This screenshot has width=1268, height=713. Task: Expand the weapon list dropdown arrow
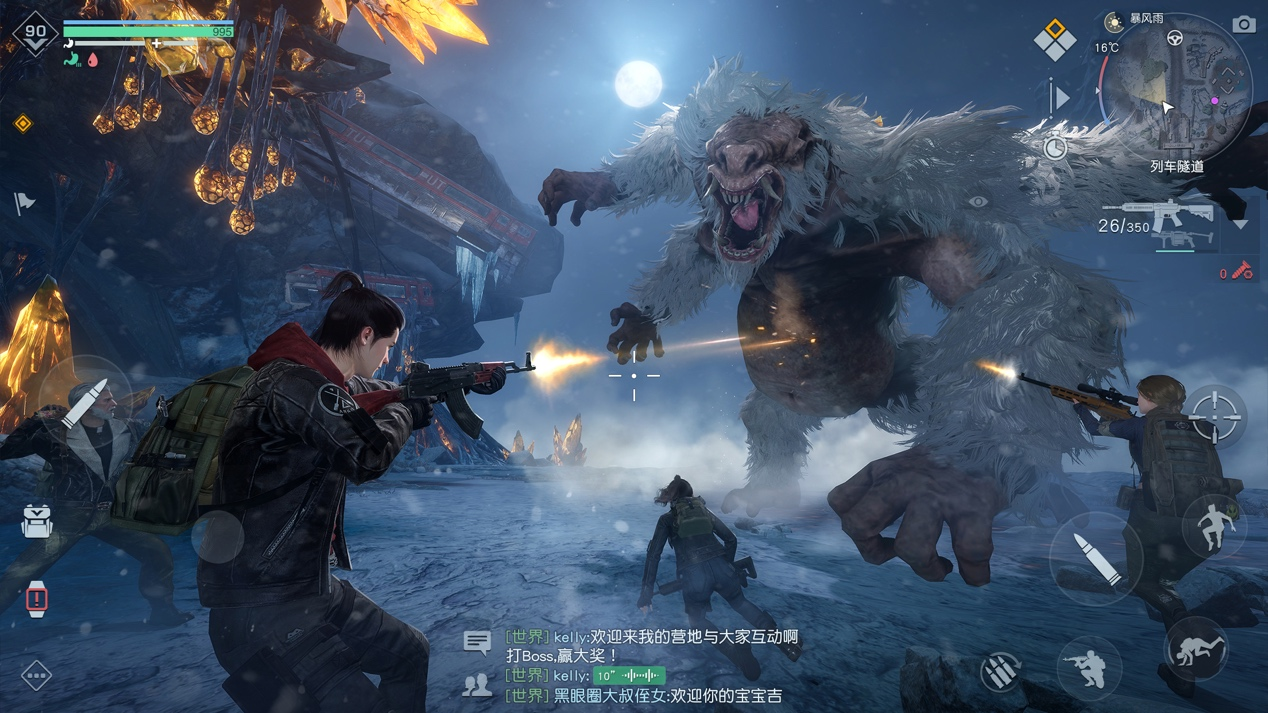(x=1240, y=225)
